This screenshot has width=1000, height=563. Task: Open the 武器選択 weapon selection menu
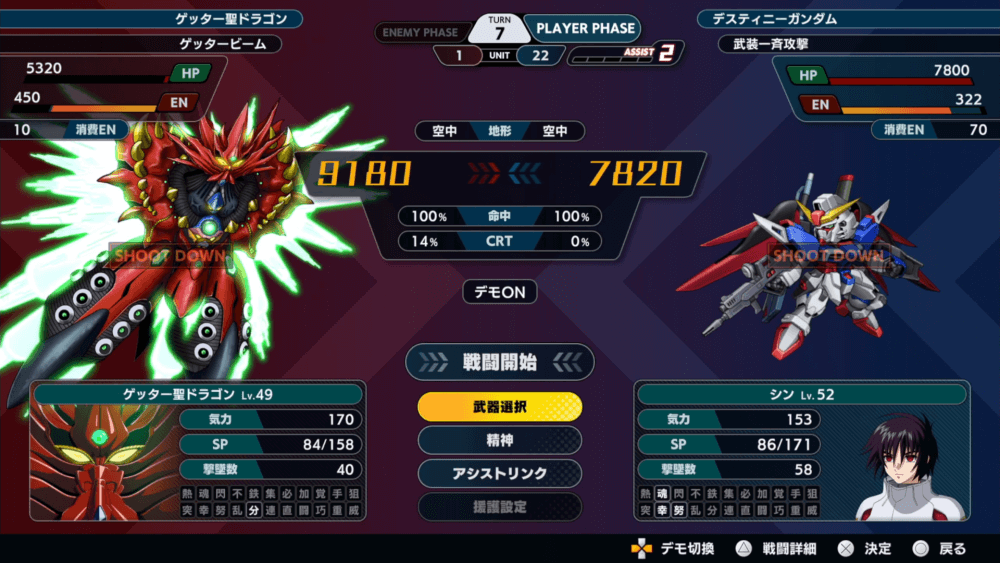point(499,407)
